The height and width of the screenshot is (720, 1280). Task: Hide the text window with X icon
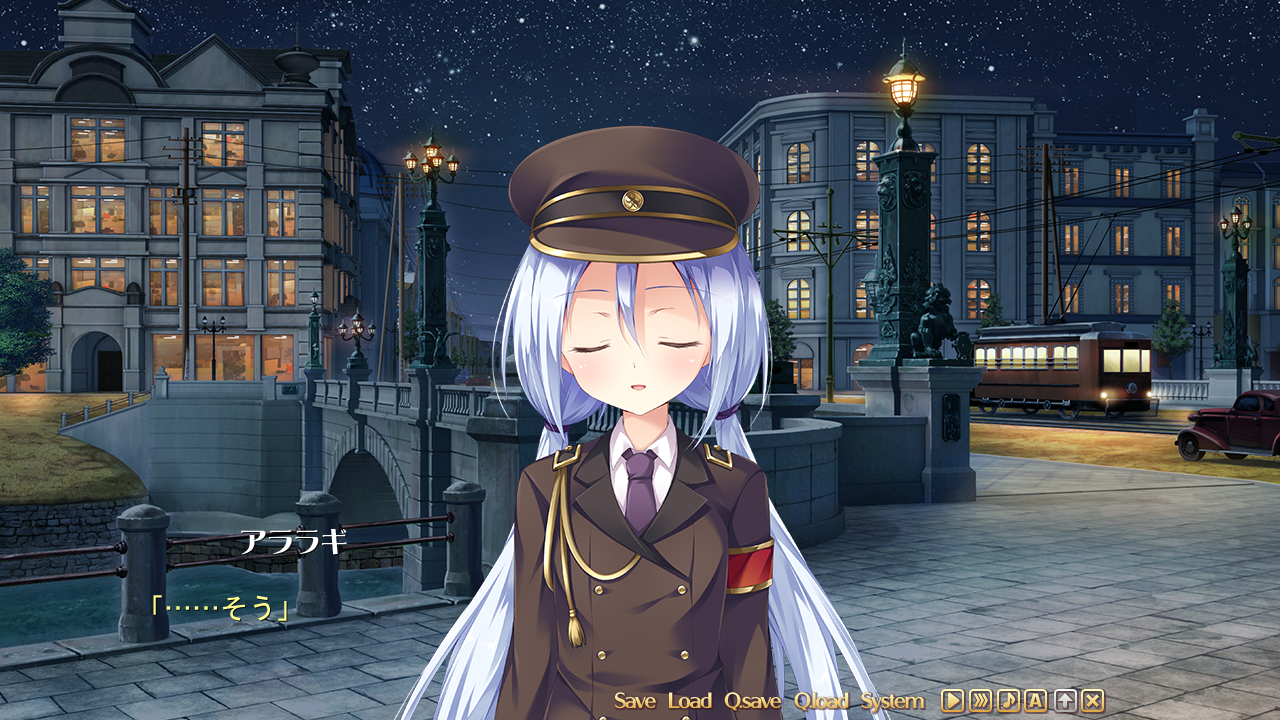click(x=1093, y=701)
